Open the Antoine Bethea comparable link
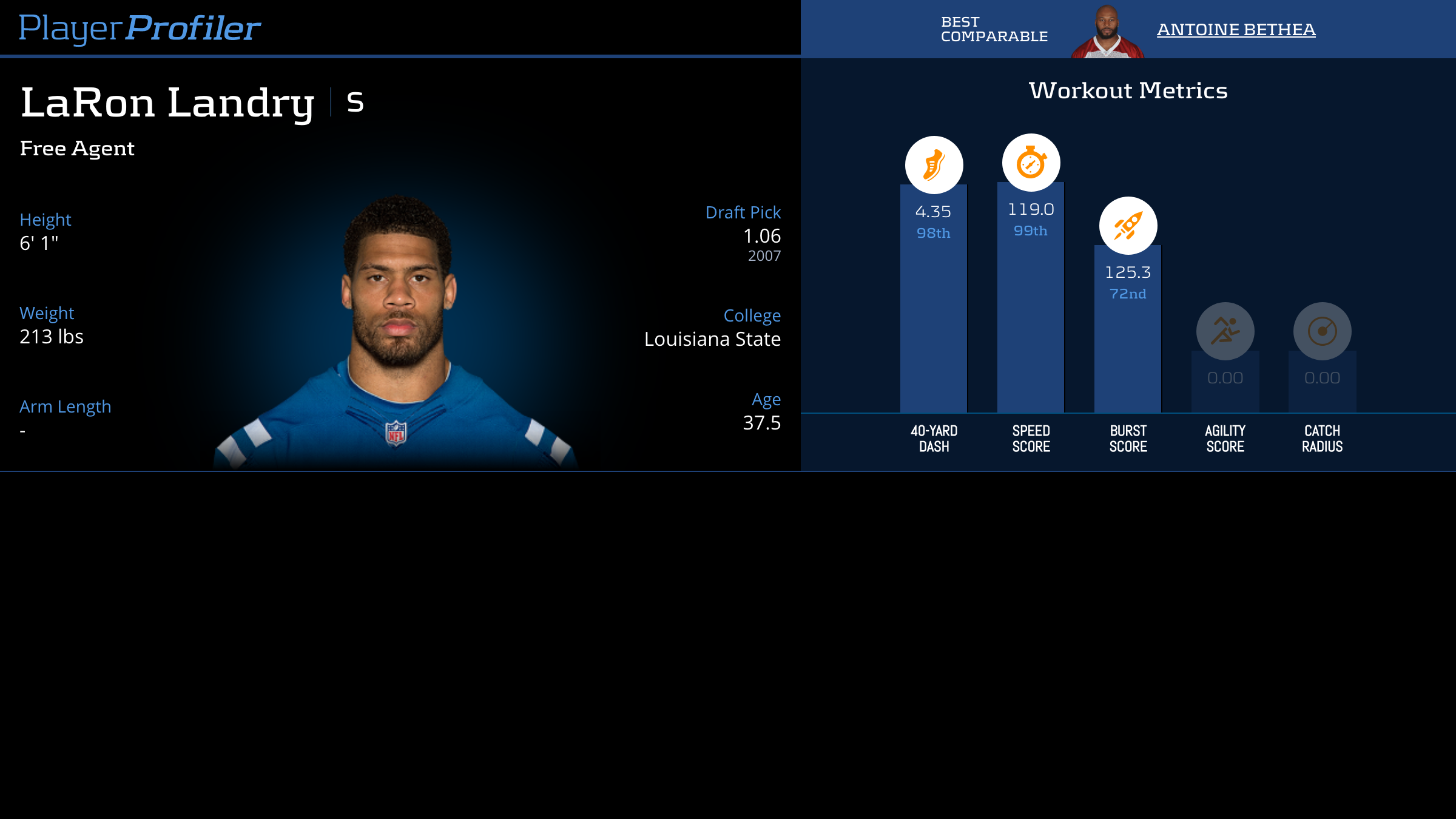Viewport: 1456px width, 819px height. [1236, 29]
